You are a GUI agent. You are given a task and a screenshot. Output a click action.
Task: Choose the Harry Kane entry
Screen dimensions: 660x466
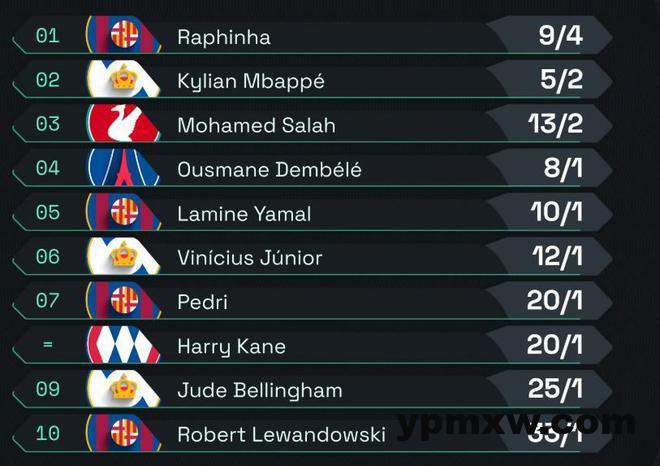point(231,346)
